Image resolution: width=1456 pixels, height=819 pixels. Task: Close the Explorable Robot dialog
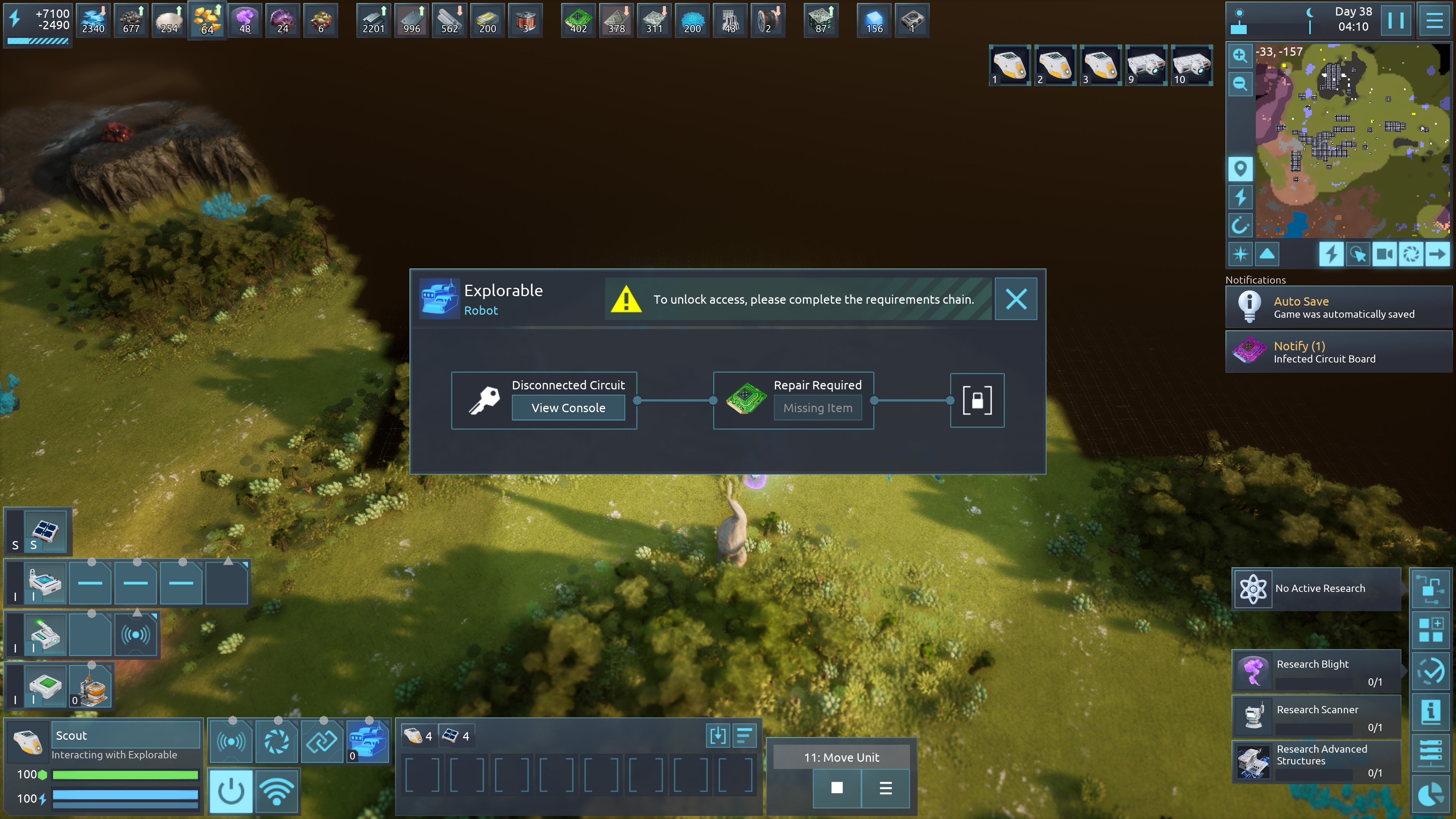[1016, 299]
